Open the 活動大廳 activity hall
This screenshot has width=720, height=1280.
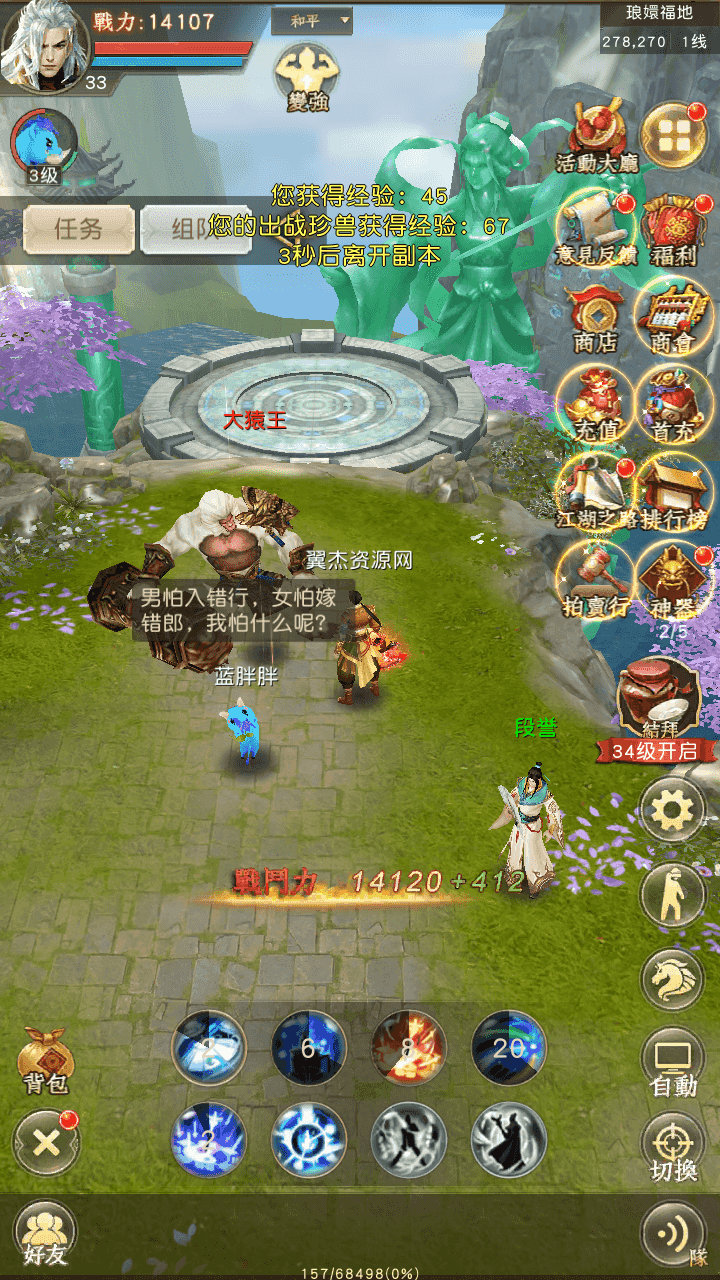tap(597, 135)
